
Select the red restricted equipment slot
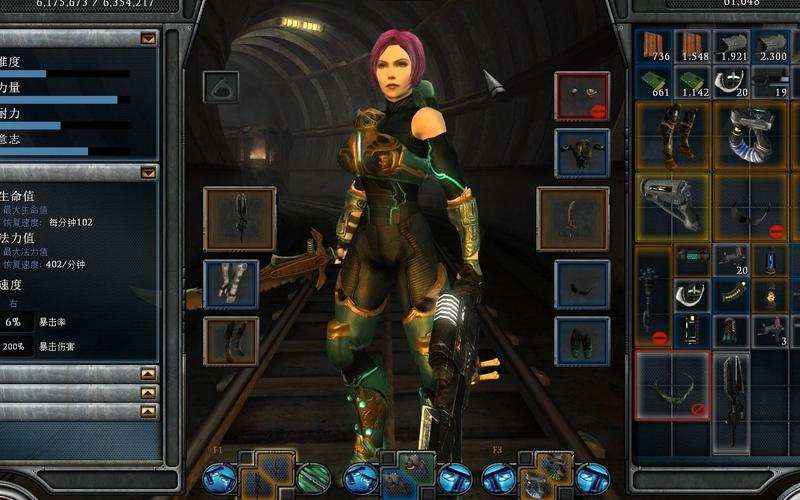point(582,95)
